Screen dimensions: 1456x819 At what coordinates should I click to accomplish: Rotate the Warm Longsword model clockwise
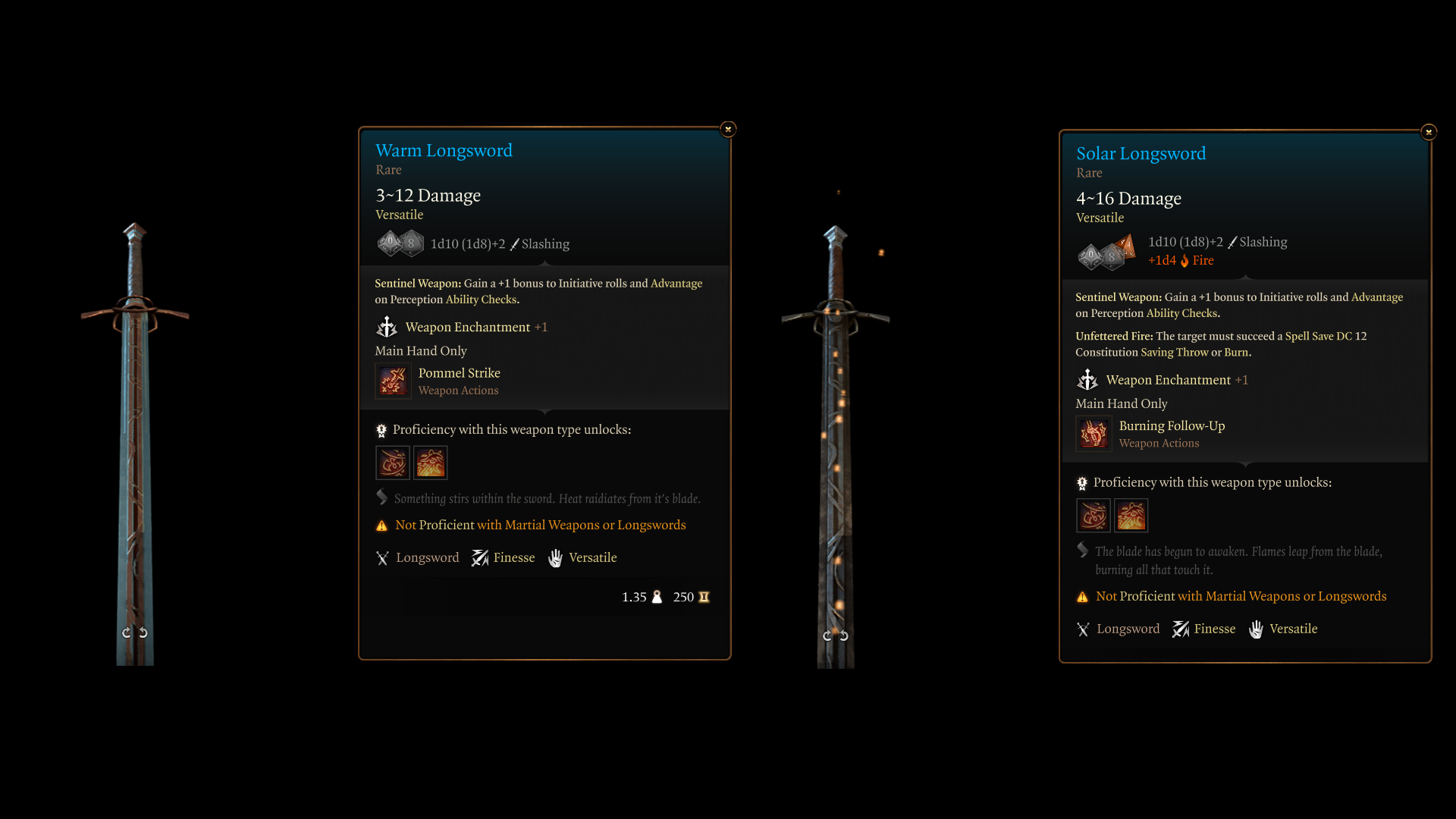click(143, 632)
